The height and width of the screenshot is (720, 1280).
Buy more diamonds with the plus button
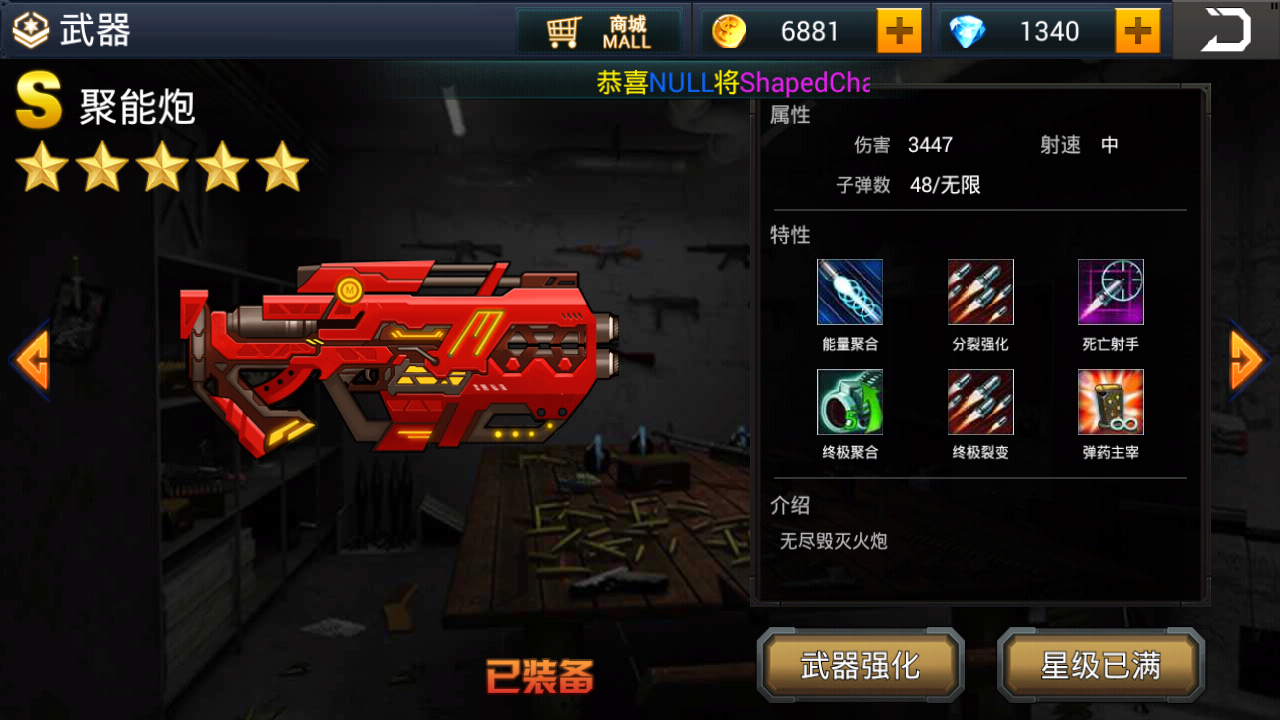[x=1138, y=32]
